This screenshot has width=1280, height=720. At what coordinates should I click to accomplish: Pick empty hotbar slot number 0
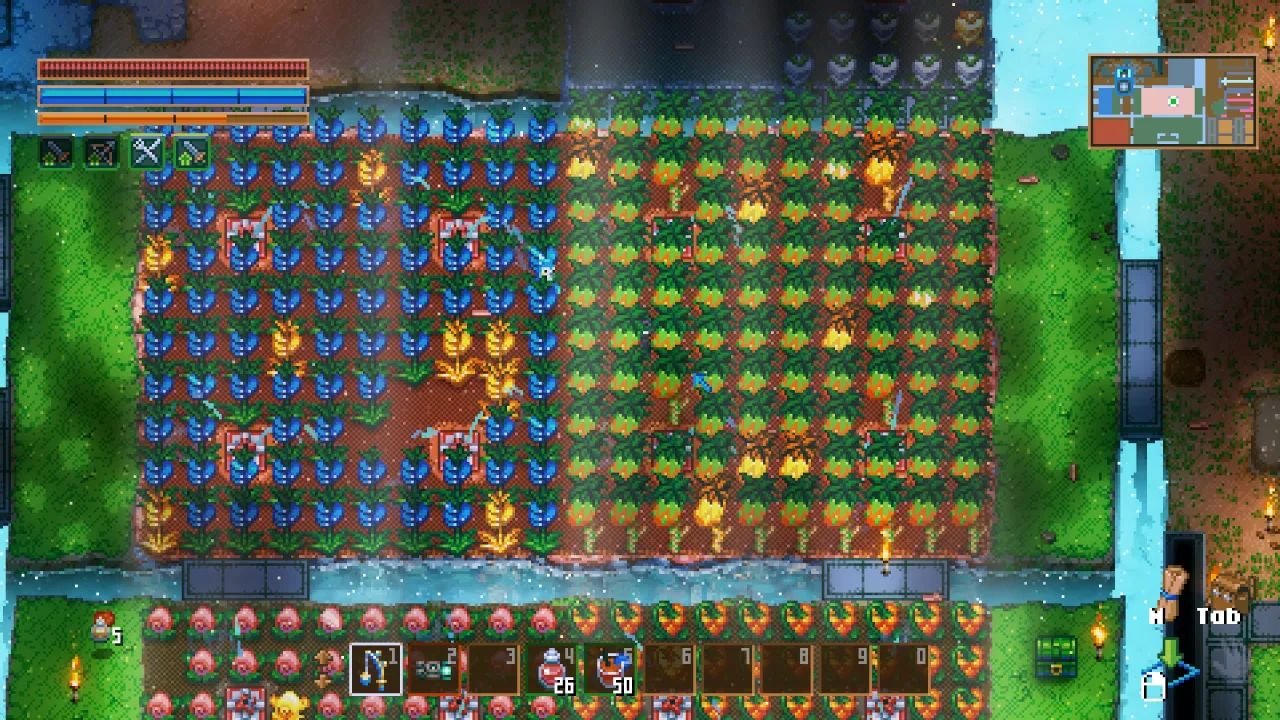point(906,670)
